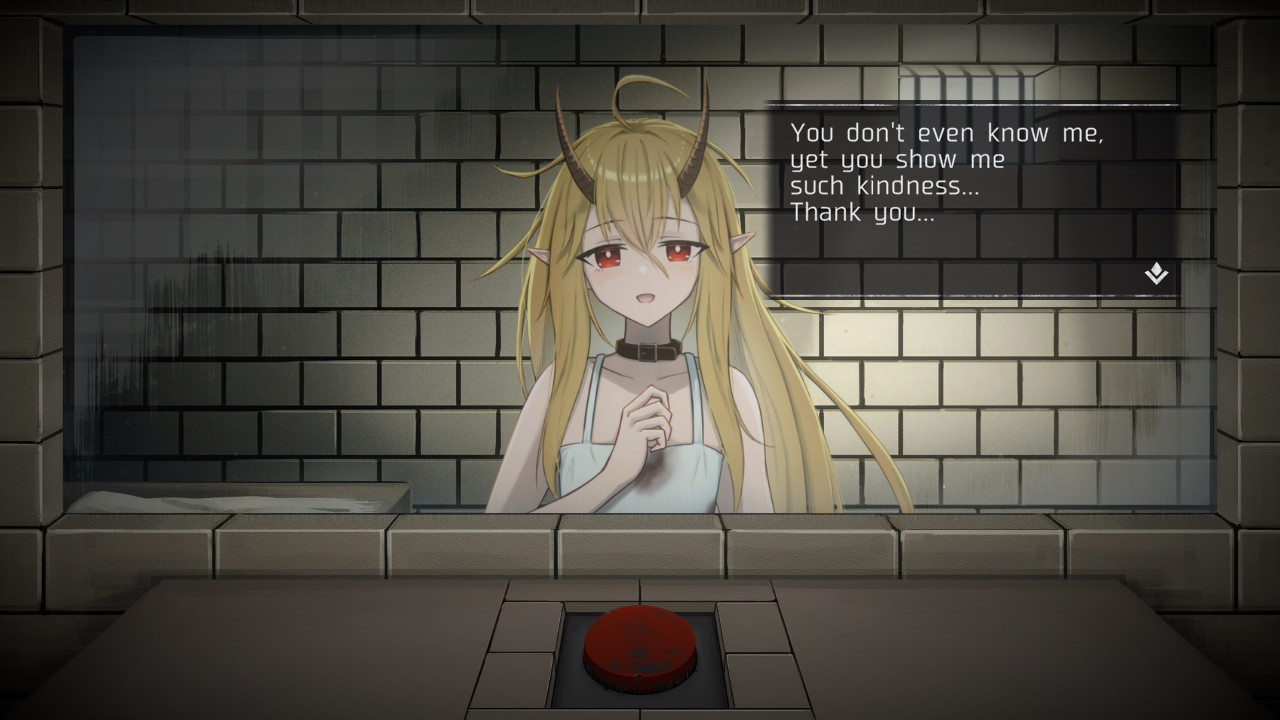Image resolution: width=1280 pixels, height=720 pixels.
Task: Click the continue arrow in the dialogue box
Action: (x=1154, y=275)
